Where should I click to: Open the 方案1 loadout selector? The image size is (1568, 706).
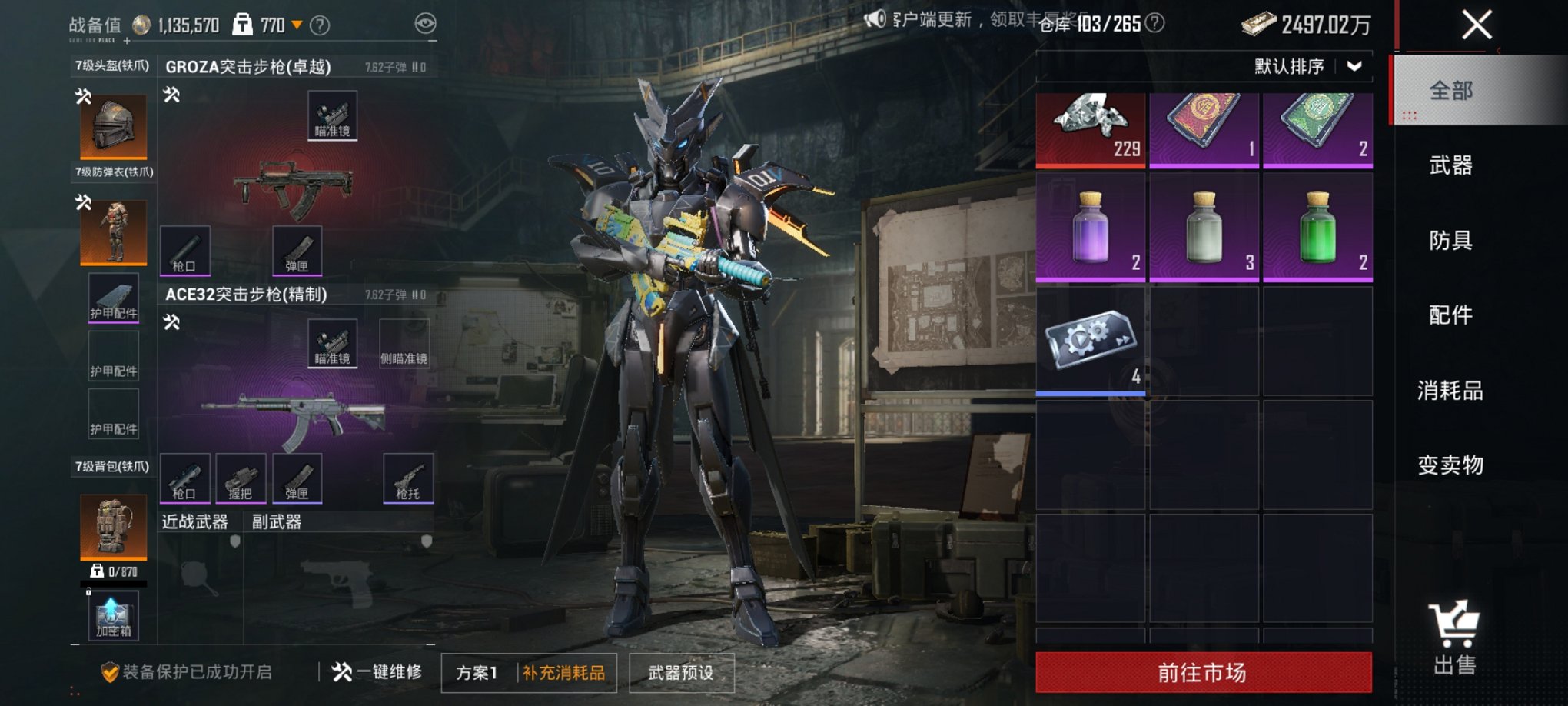[x=478, y=671]
